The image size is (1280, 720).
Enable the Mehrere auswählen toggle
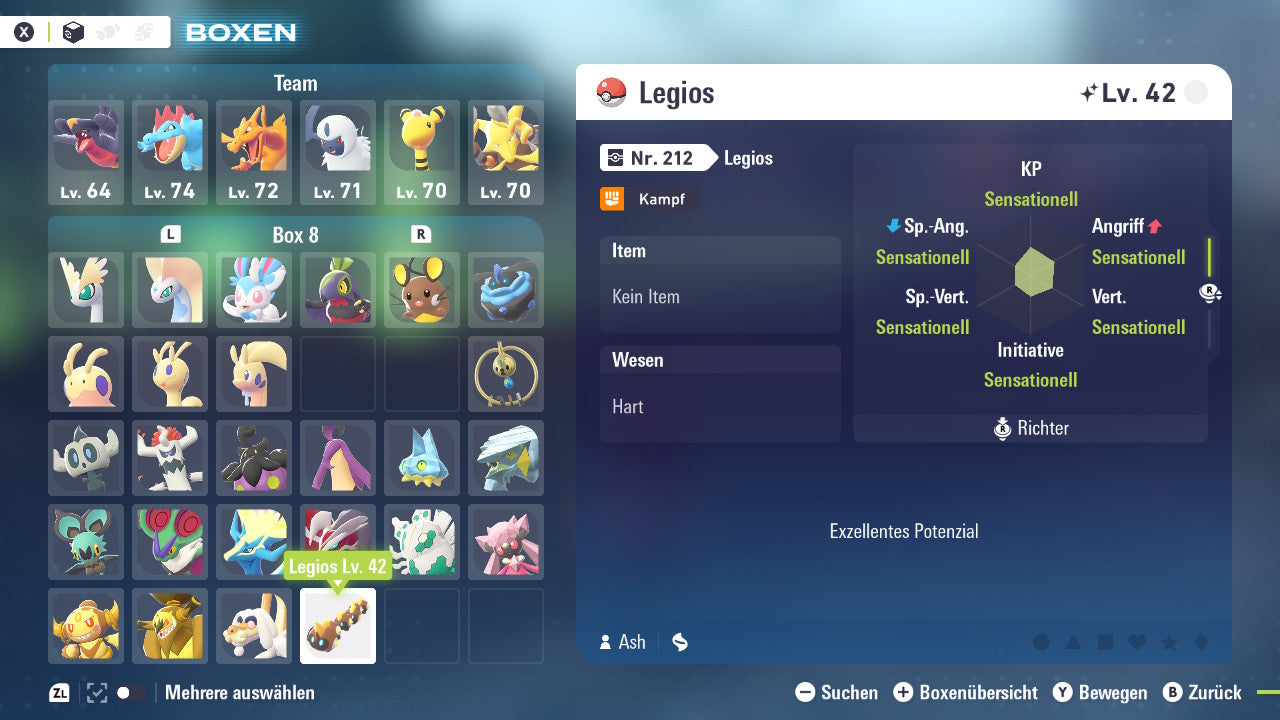coord(122,692)
